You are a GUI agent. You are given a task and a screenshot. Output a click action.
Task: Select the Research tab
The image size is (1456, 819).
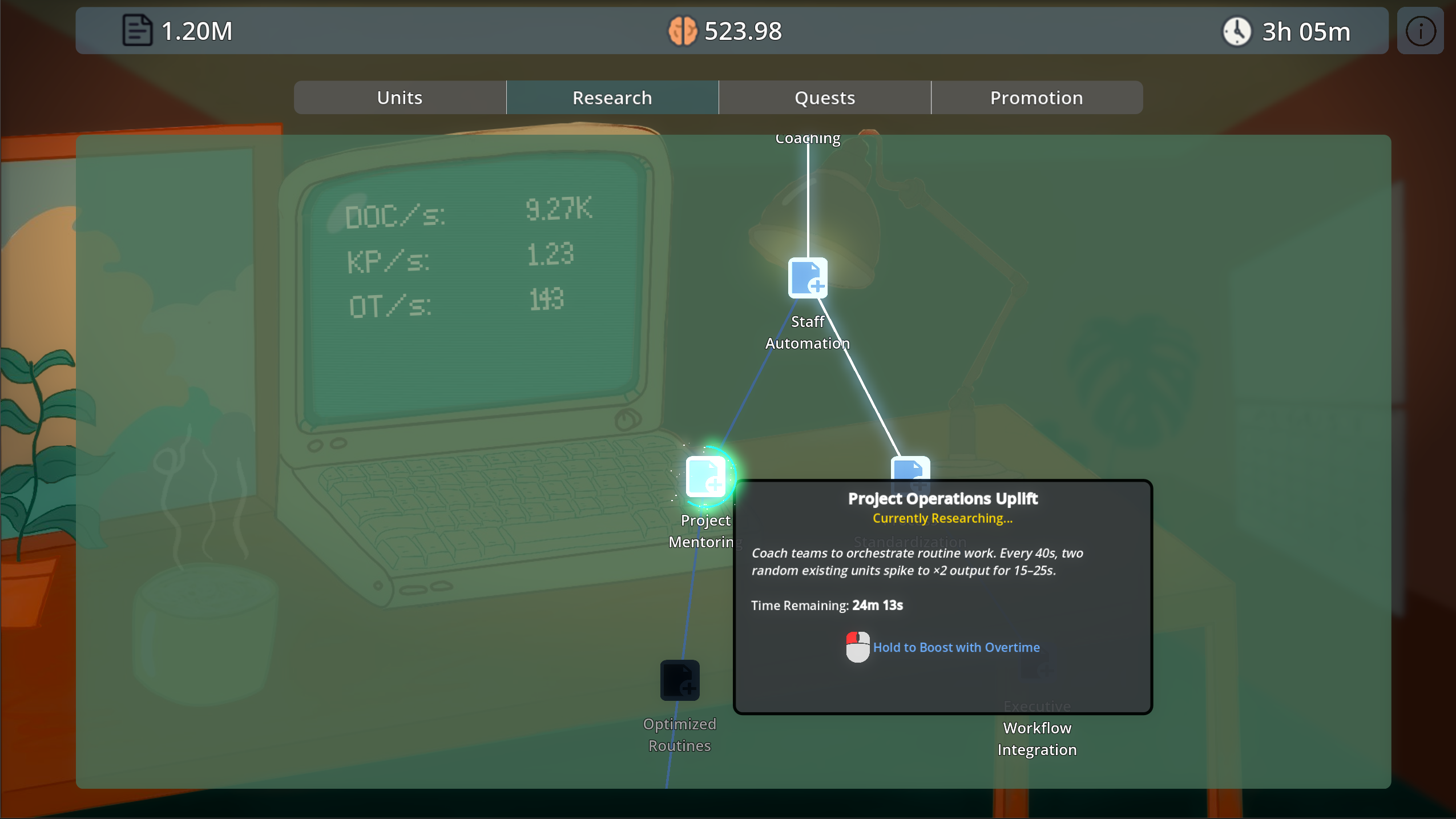(611, 97)
